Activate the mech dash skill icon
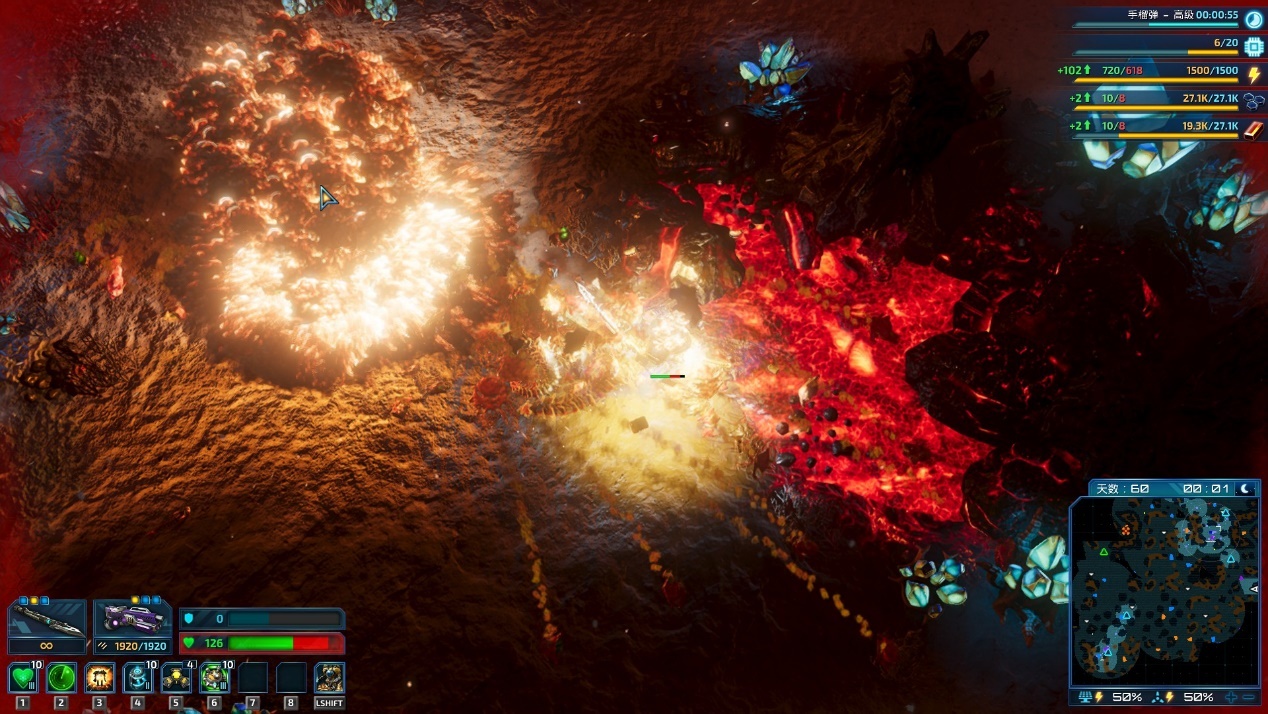The width and height of the screenshot is (1268, 714). (329, 678)
